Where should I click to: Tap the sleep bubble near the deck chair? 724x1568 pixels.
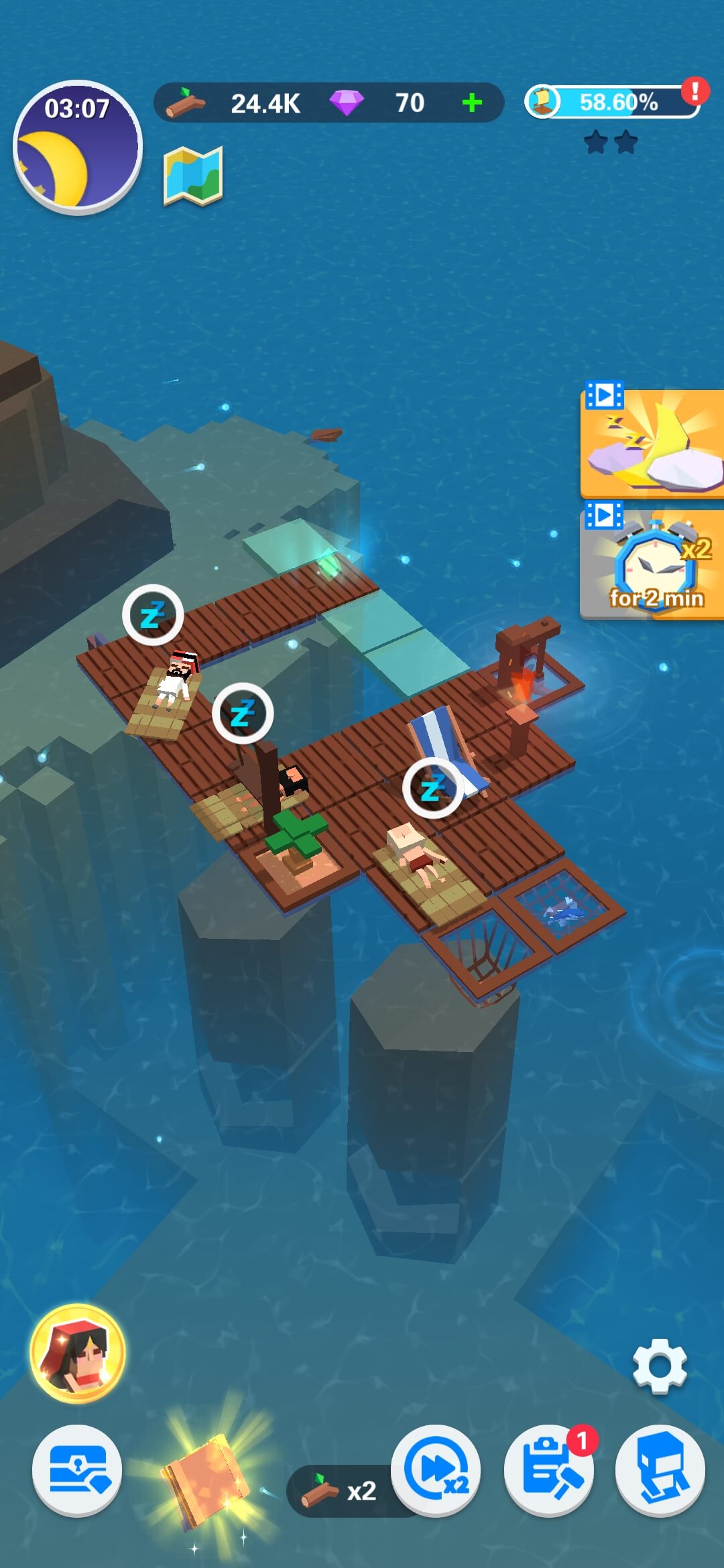(433, 788)
